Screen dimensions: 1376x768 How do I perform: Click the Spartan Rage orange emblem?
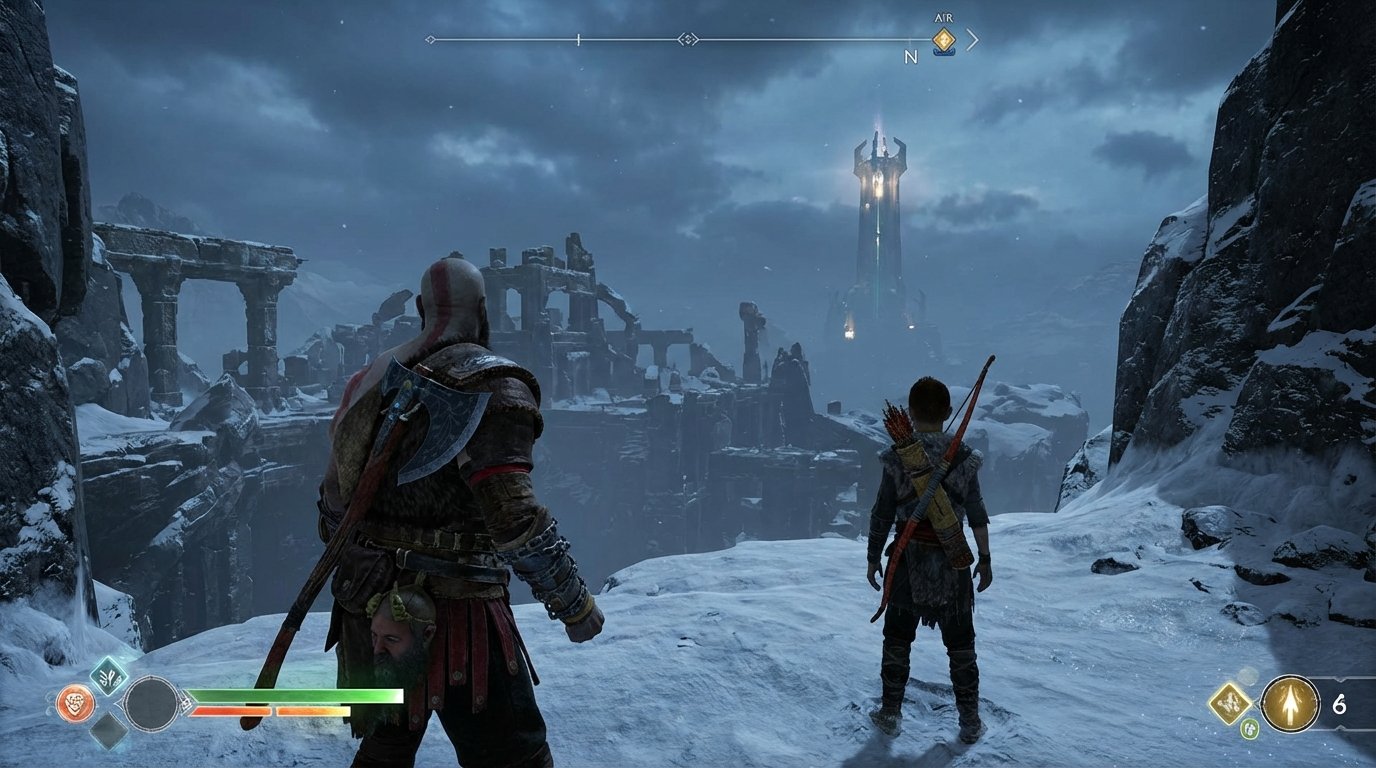pos(76,704)
